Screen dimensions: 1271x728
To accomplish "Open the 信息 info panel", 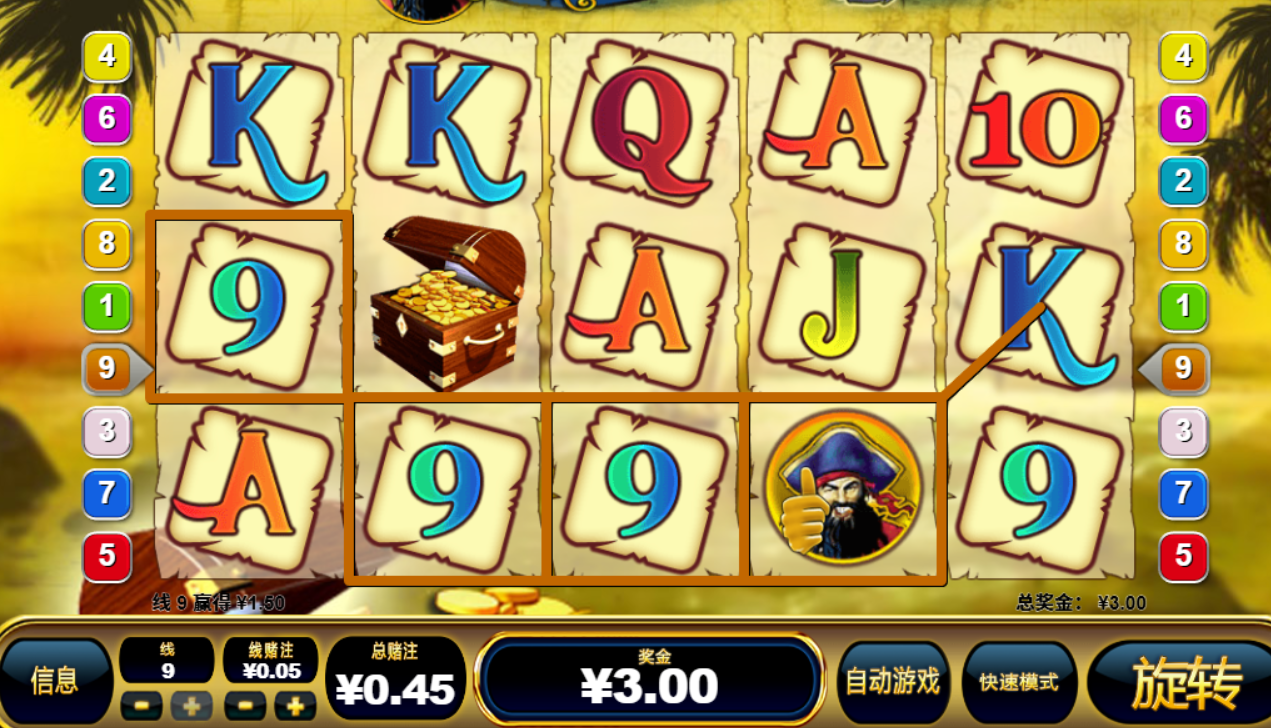I will pyautogui.click(x=55, y=681).
